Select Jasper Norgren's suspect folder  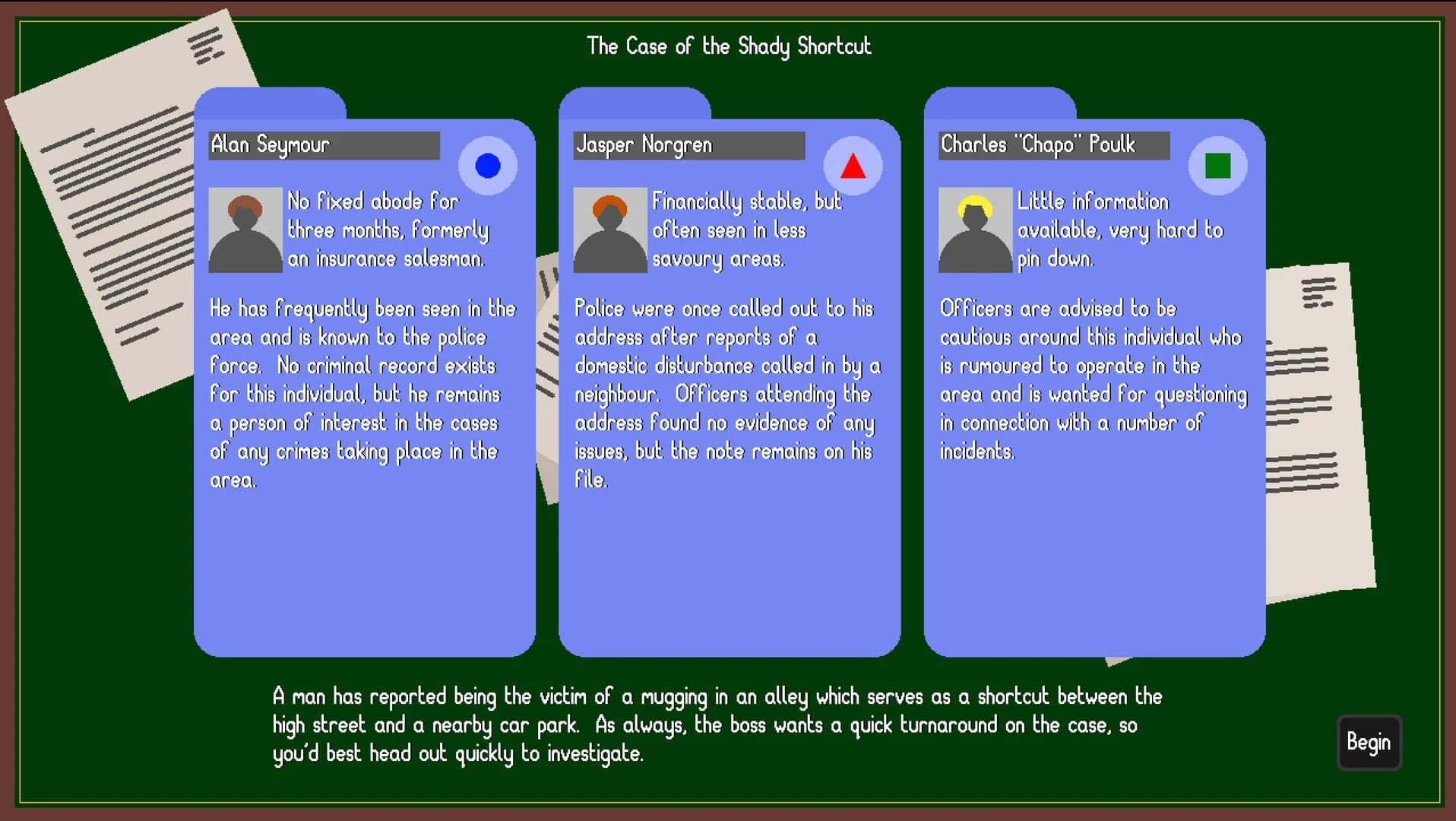[x=728, y=570]
